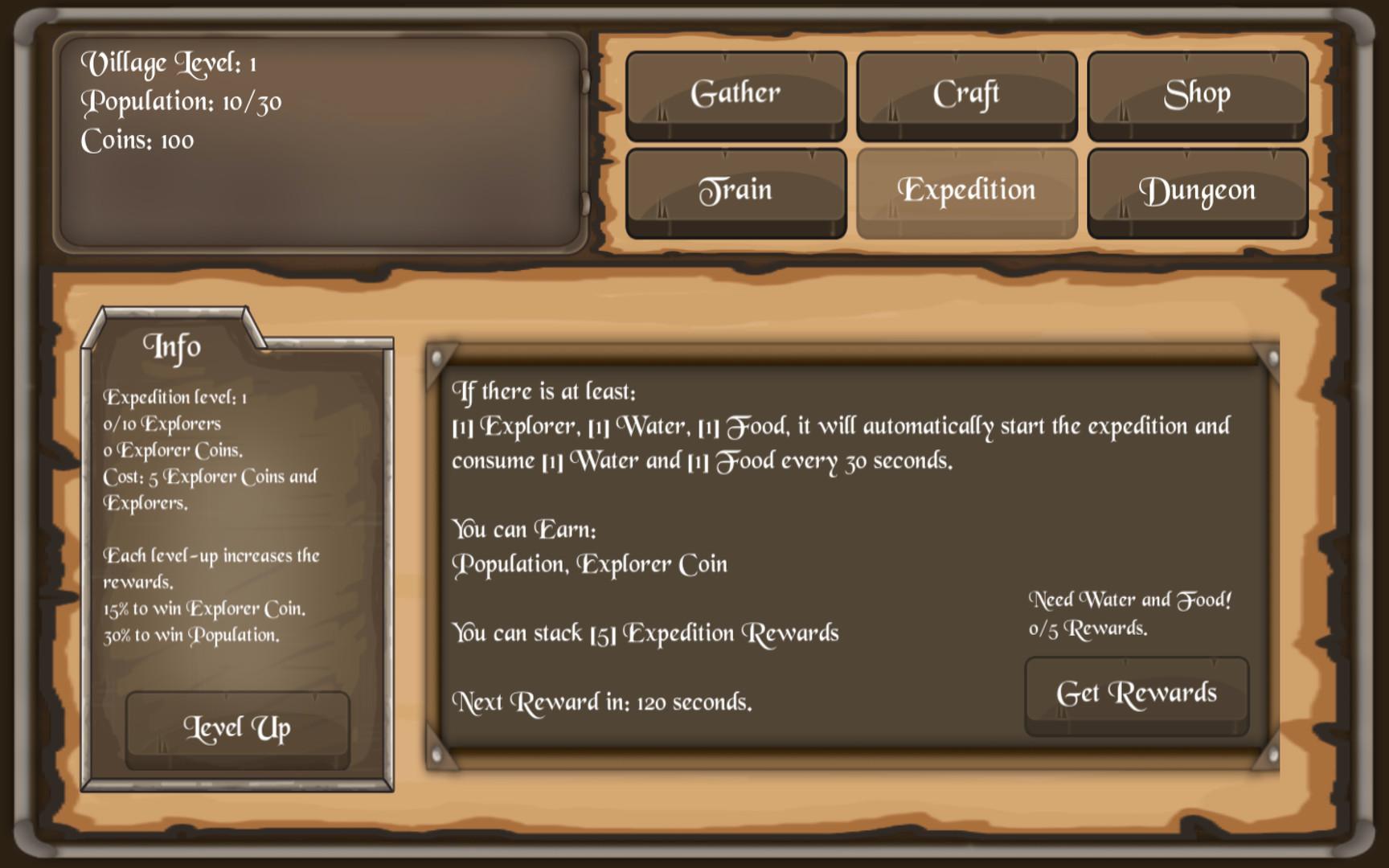Enter the Dungeon
This screenshot has height=868, width=1389.
tap(1197, 190)
